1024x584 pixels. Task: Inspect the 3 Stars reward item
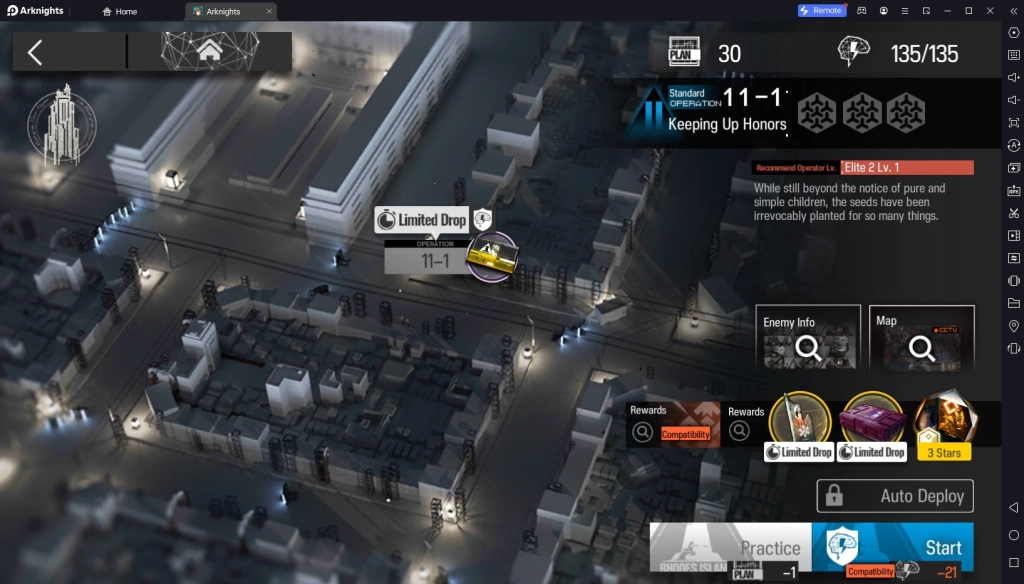(944, 422)
